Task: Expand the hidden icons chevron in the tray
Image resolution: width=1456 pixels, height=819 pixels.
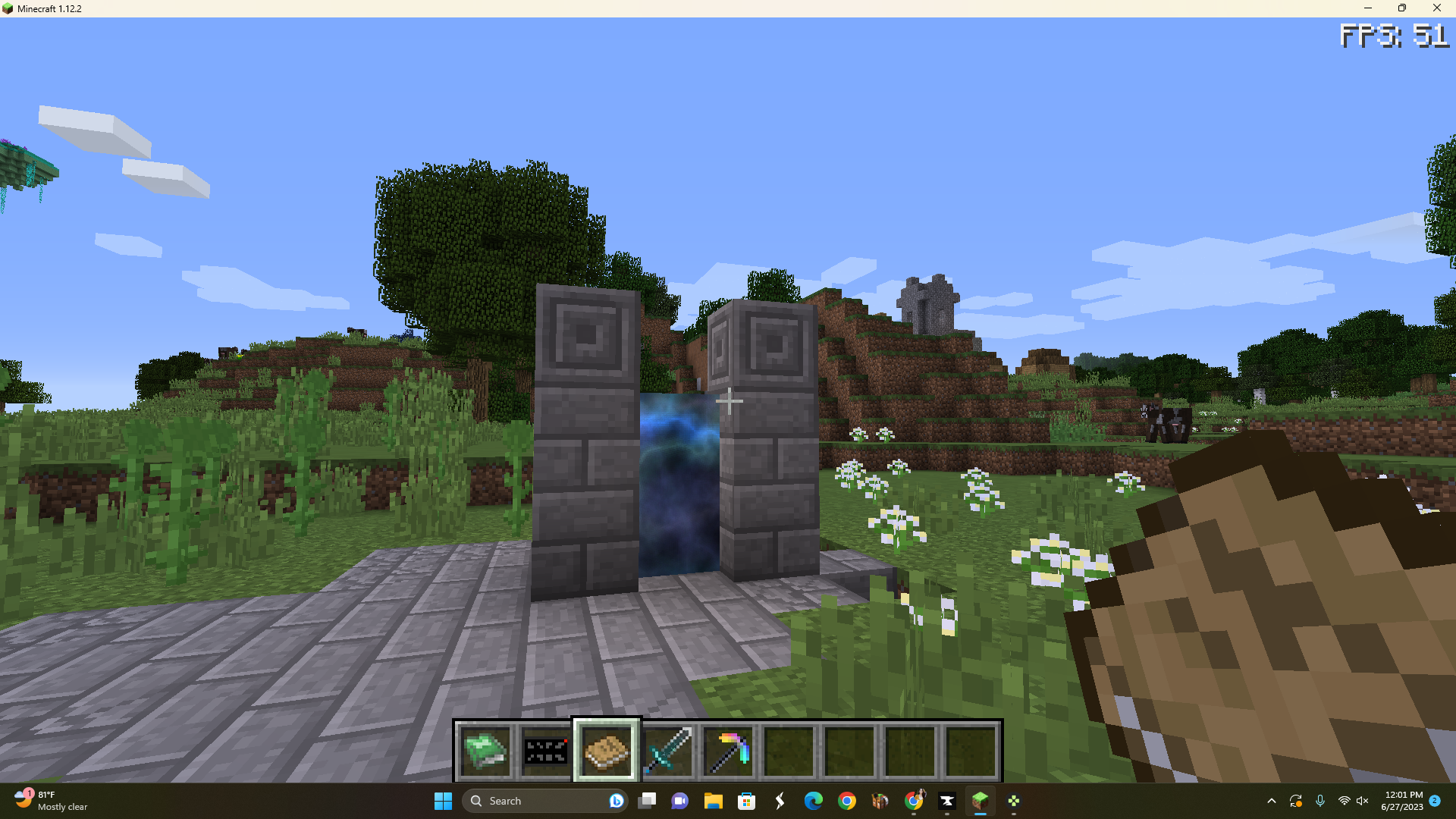Action: (1272, 801)
